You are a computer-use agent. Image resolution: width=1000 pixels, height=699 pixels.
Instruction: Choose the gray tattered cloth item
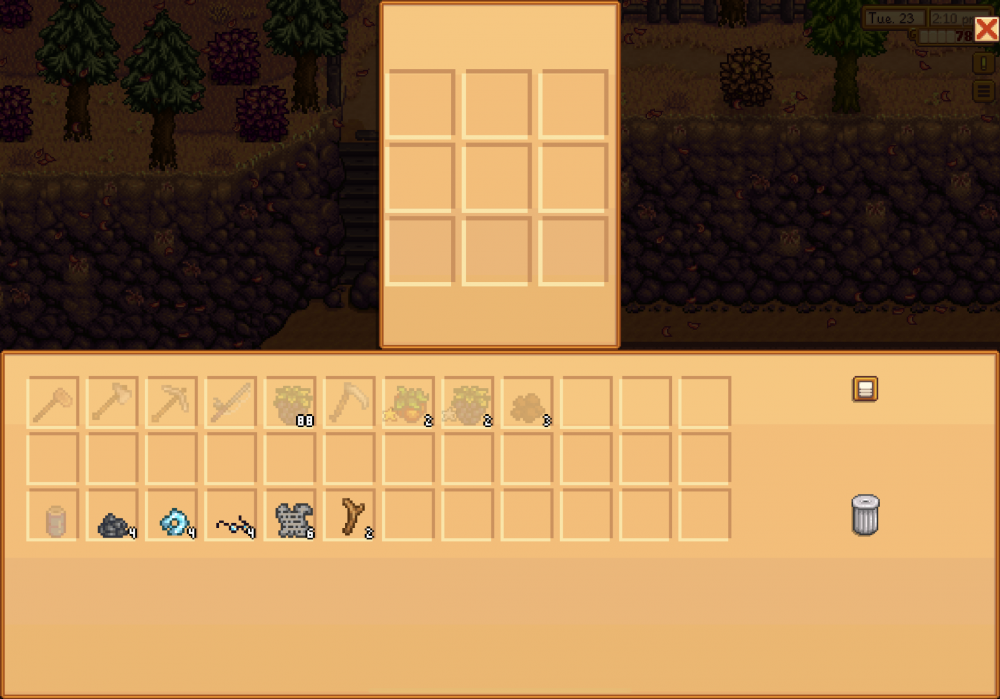point(291,516)
